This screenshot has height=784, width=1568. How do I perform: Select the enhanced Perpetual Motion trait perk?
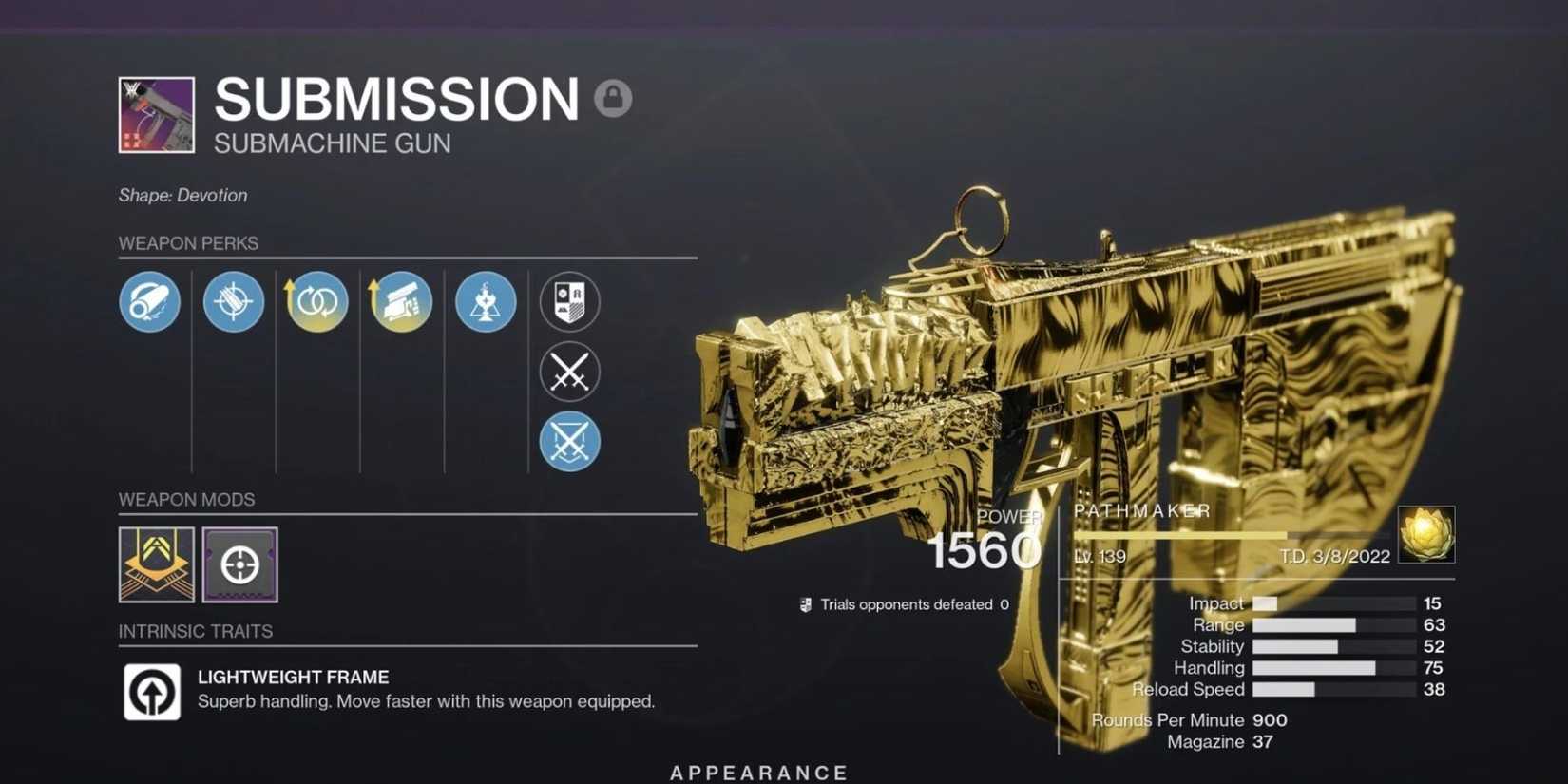point(316,302)
